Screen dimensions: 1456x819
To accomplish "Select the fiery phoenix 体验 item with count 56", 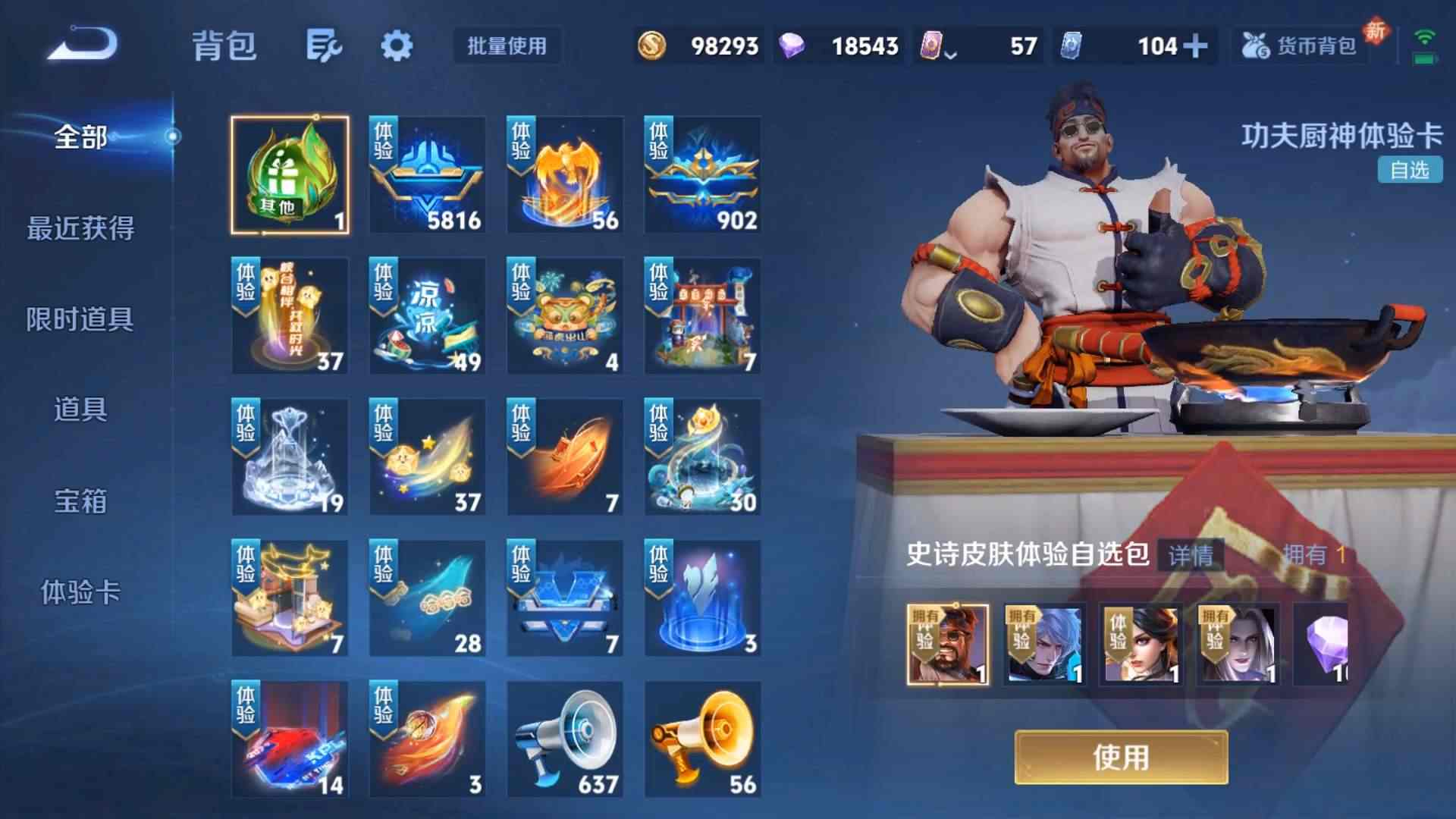I will click(563, 174).
